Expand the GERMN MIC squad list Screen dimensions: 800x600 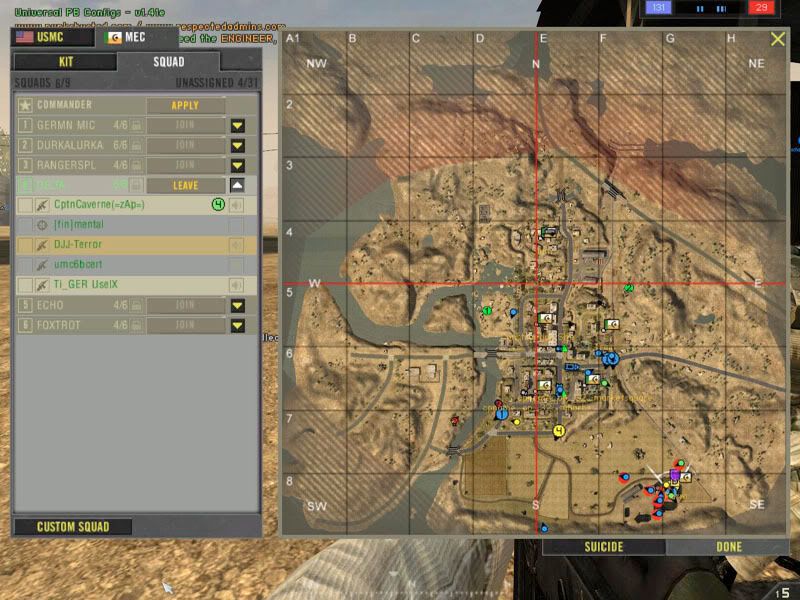click(x=237, y=126)
